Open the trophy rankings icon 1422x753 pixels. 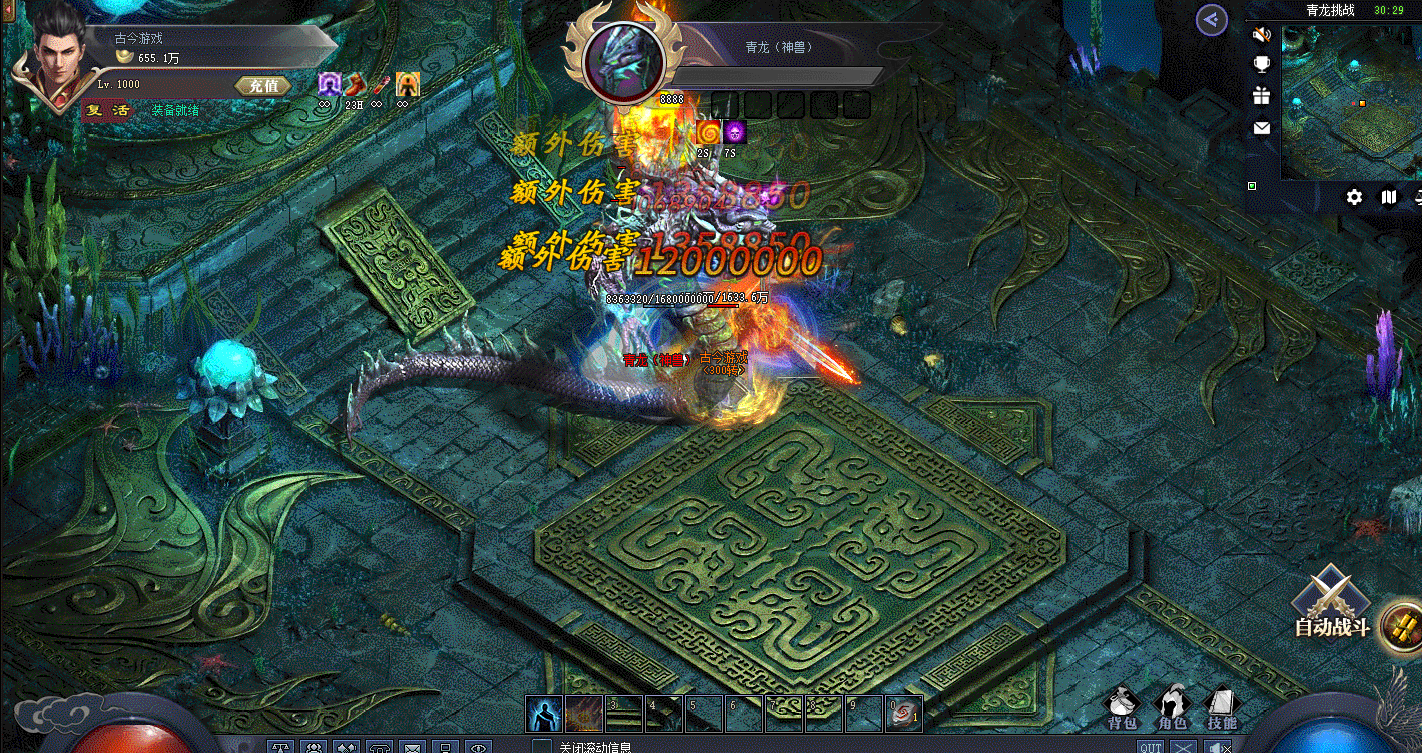(x=1262, y=65)
